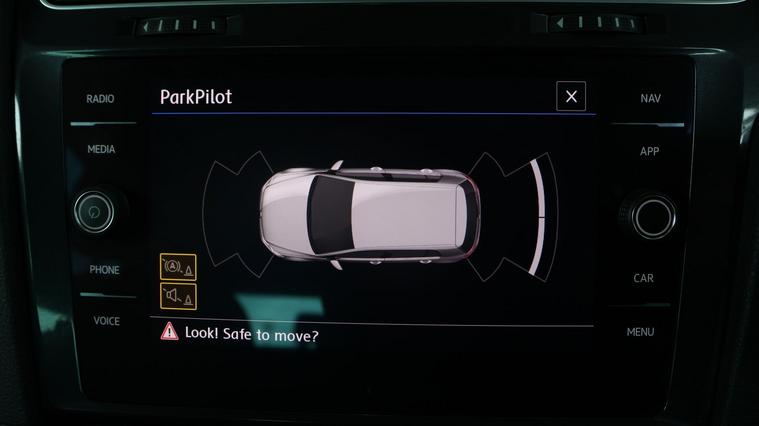The height and width of the screenshot is (426, 759).
Task: Show the CAR settings
Action: (644, 278)
